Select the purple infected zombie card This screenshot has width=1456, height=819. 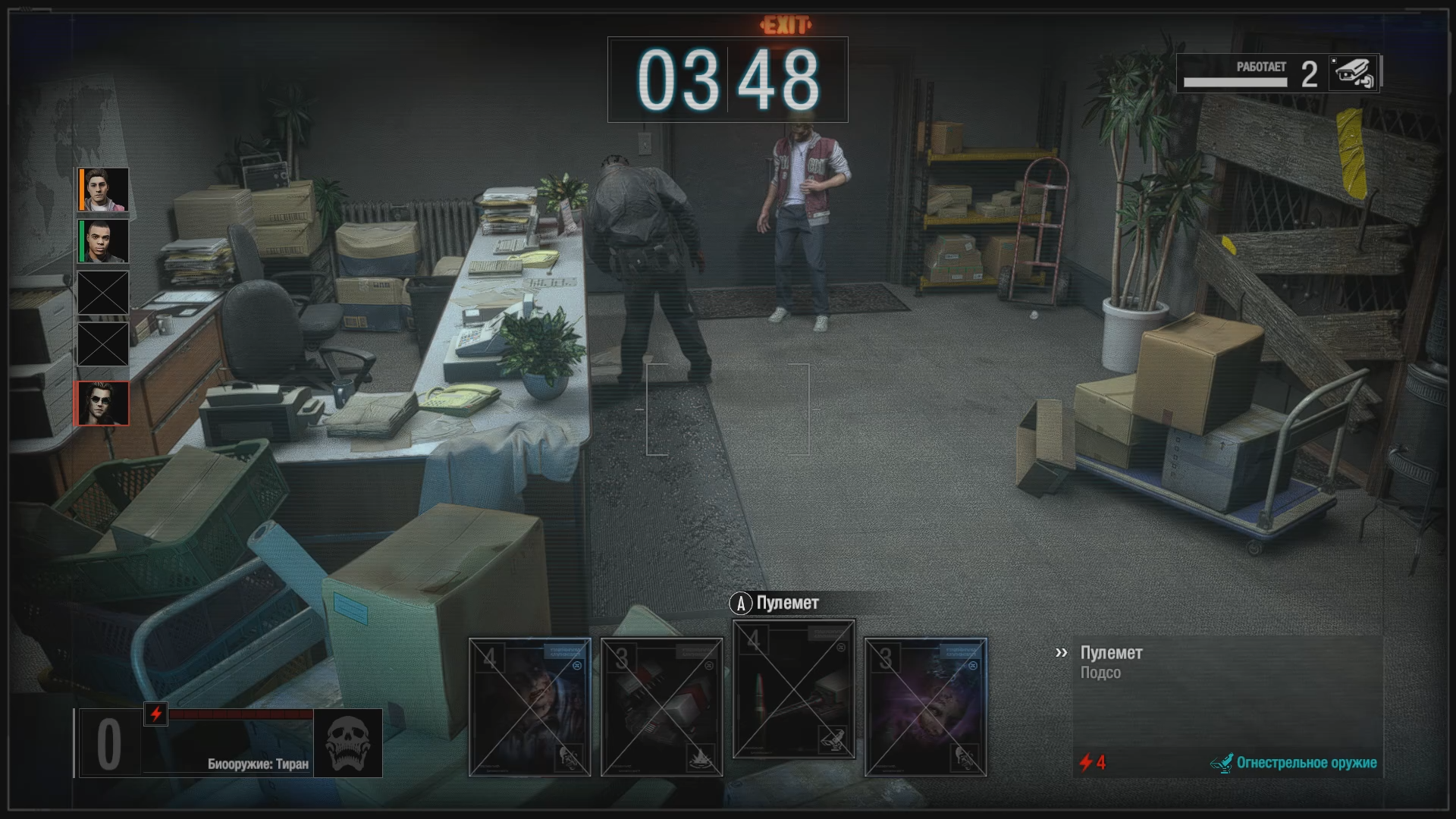(925, 707)
